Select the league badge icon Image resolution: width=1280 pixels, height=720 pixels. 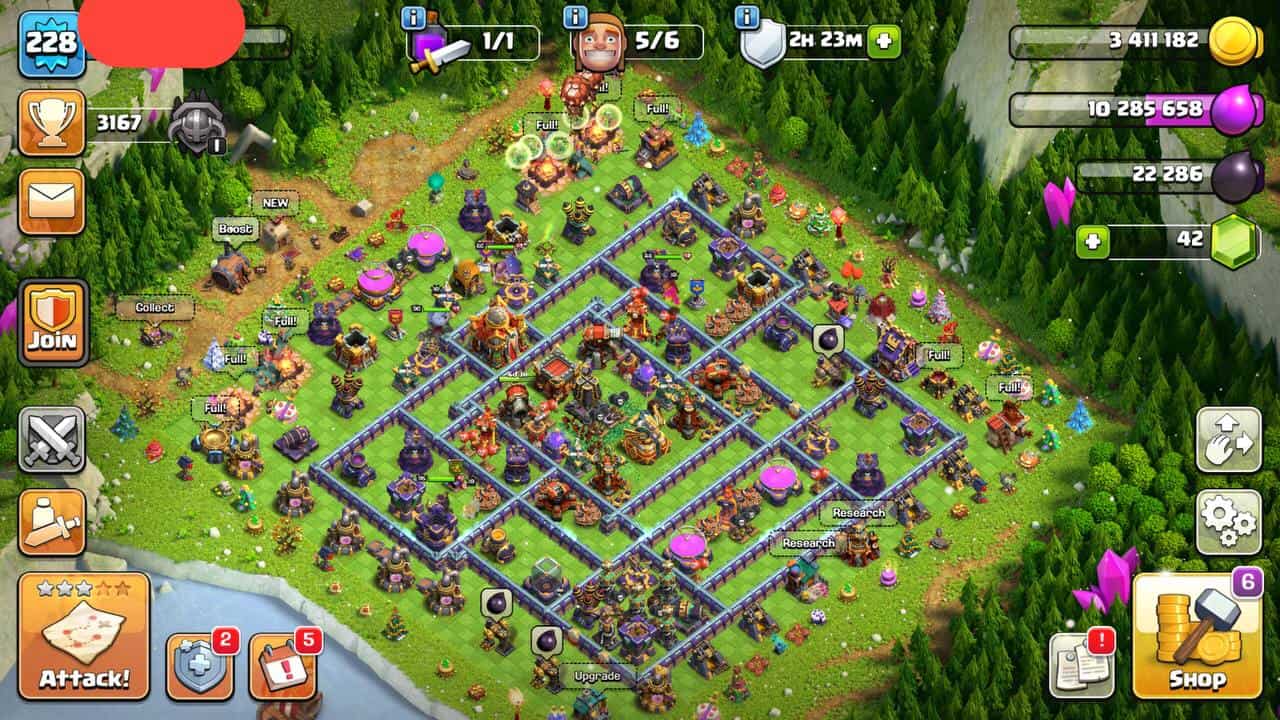(x=195, y=125)
